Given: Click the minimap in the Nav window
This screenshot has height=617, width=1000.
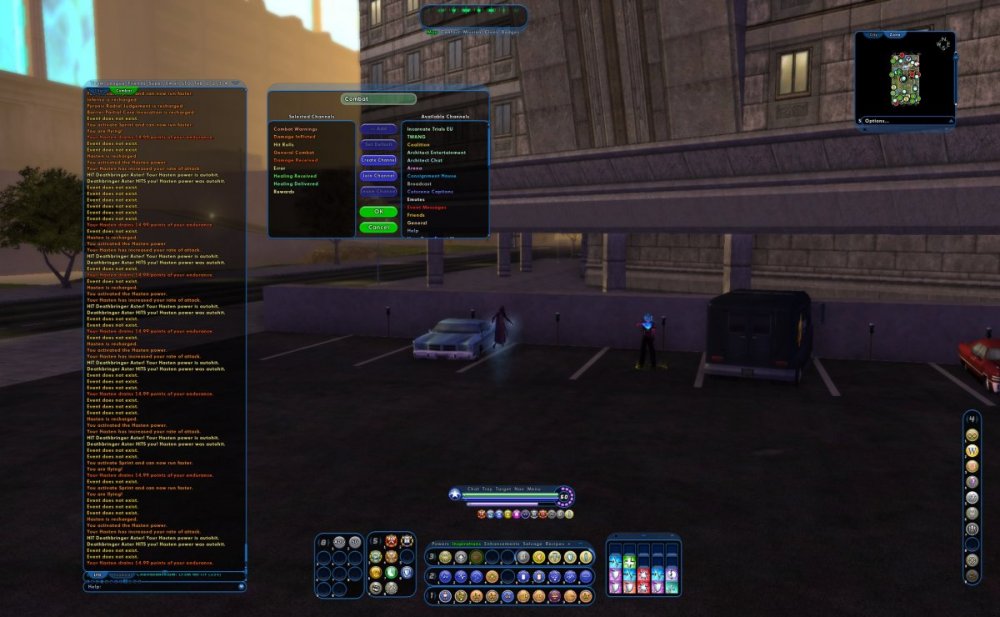Looking at the screenshot, I should coord(905,79).
